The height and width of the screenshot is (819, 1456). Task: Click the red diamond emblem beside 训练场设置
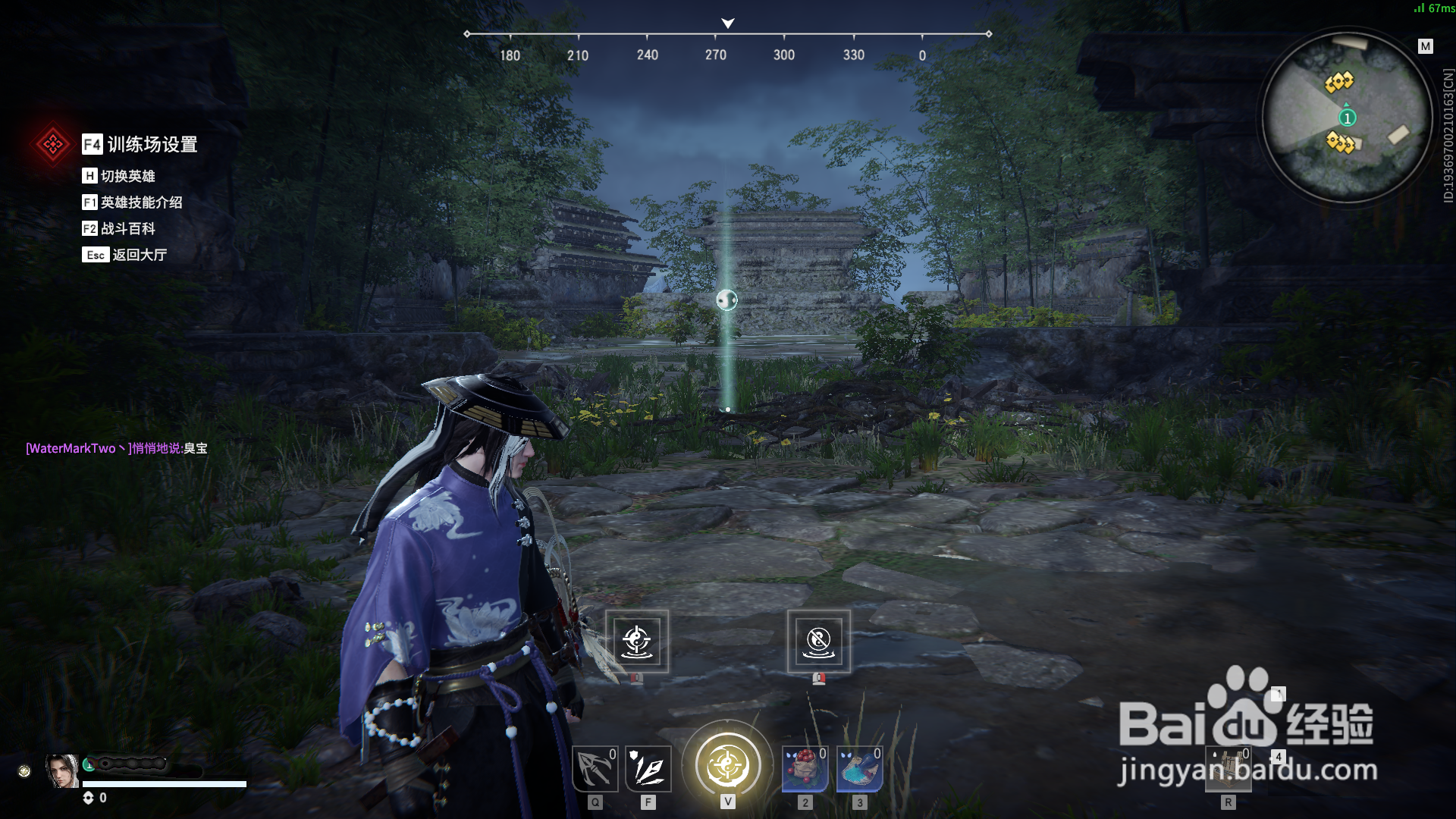pyautogui.click(x=52, y=144)
